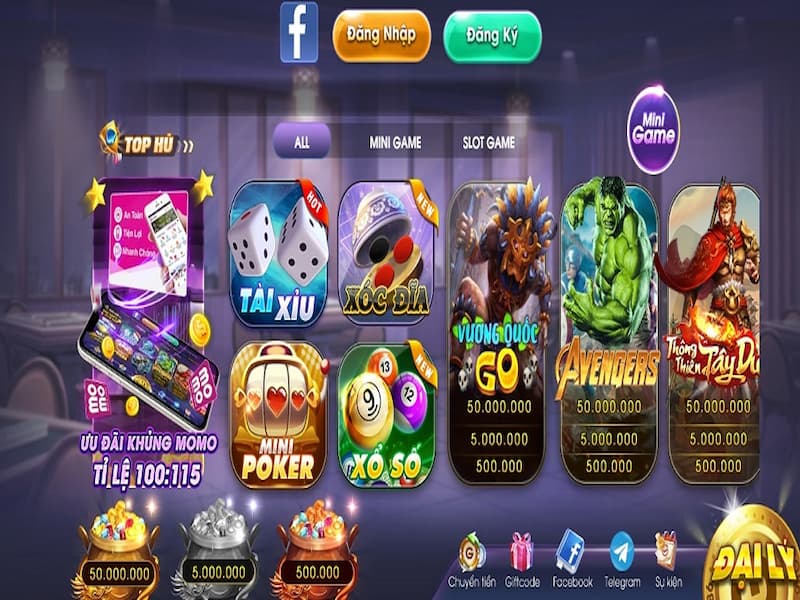Viewport: 800px width, 600px height.
Task: Open the Telegram channel icon
Action: [x=622, y=560]
